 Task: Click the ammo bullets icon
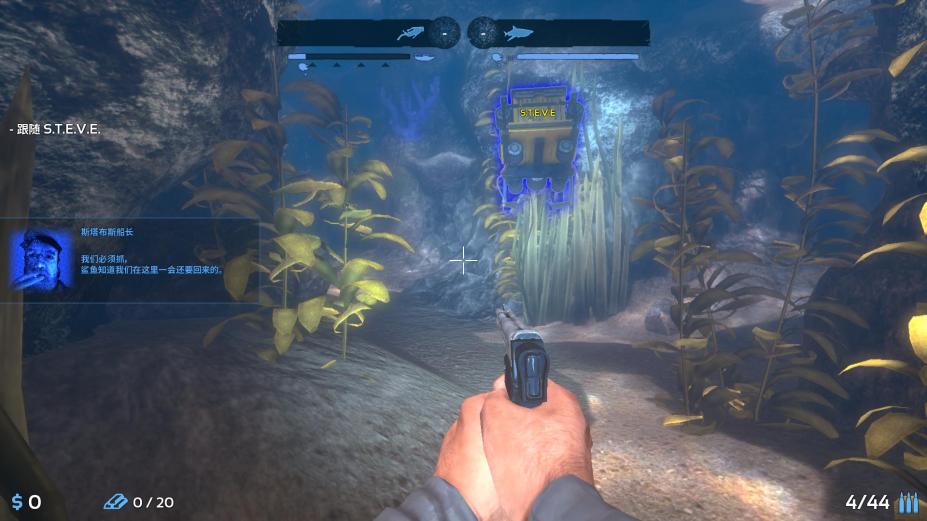[907, 502]
